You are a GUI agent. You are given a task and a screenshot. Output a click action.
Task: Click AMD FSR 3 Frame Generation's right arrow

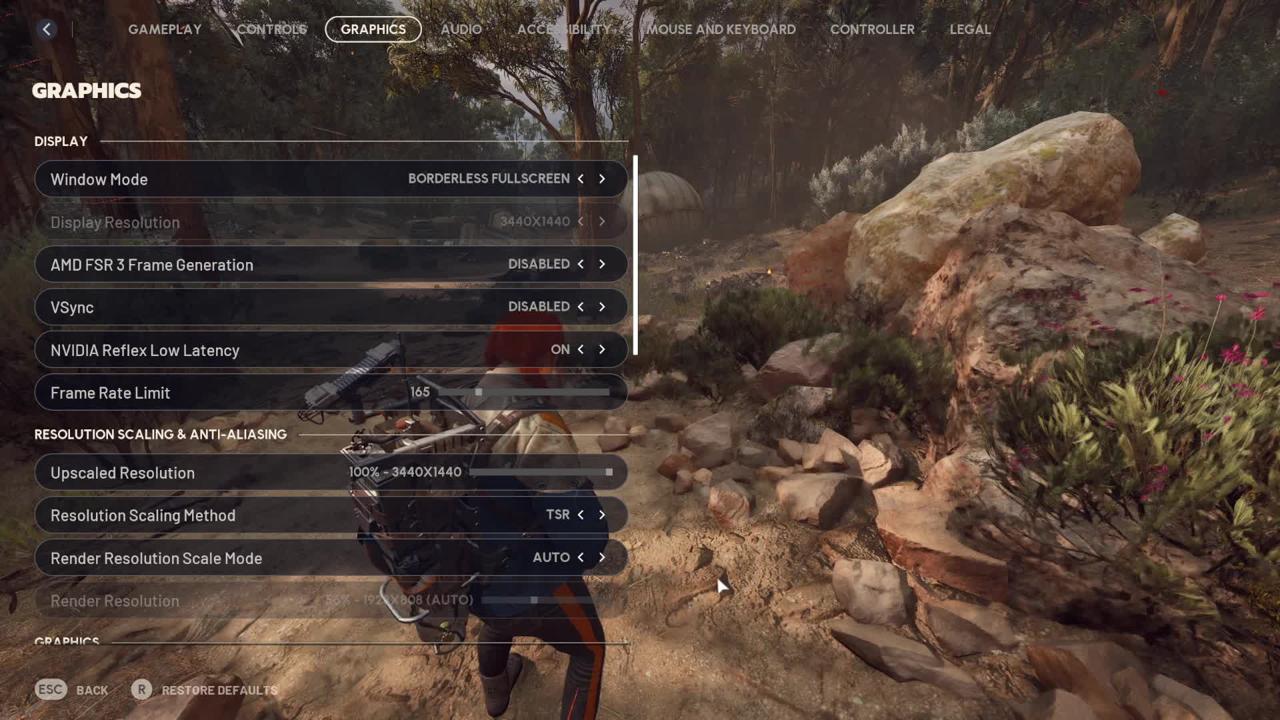pos(602,264)
